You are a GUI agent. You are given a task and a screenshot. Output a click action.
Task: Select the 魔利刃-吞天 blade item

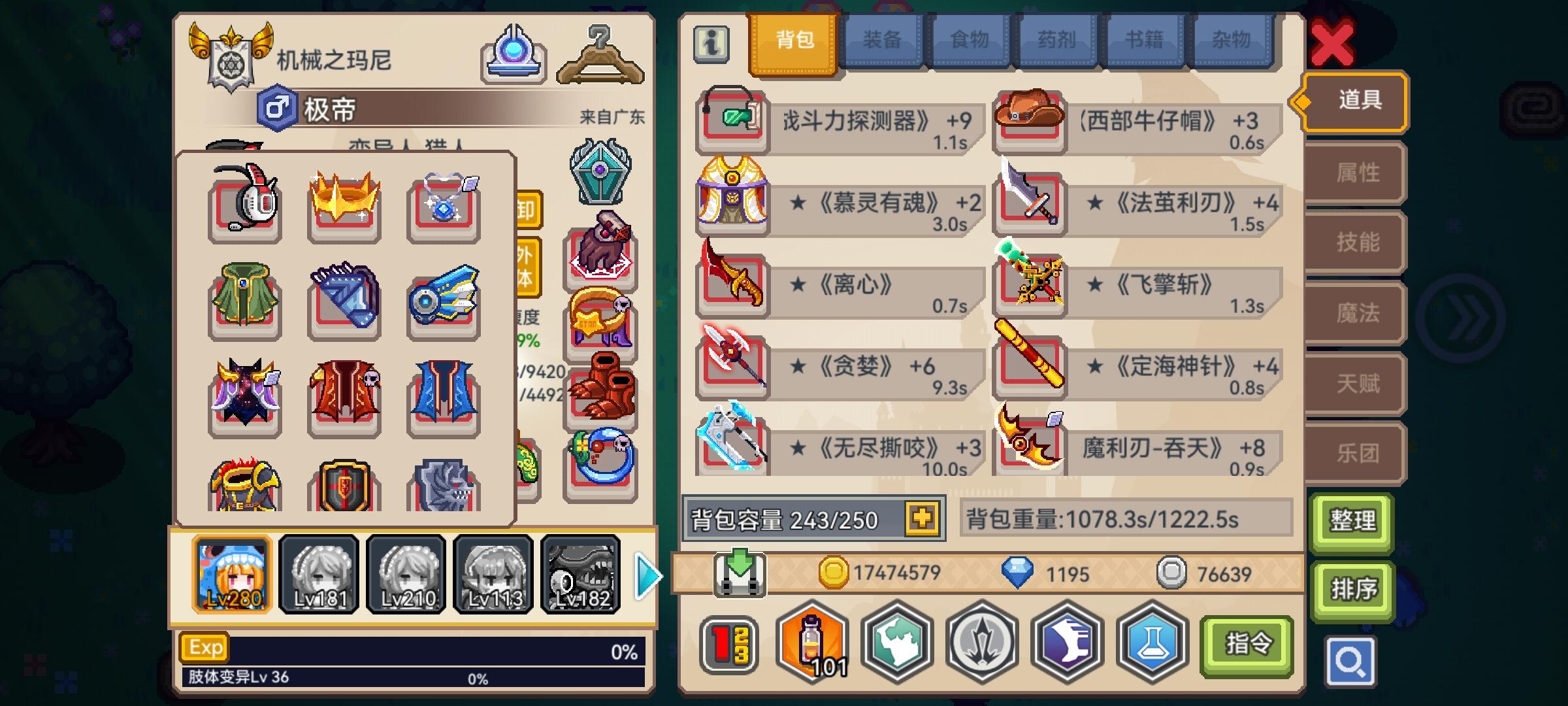tap(1029, 450)
